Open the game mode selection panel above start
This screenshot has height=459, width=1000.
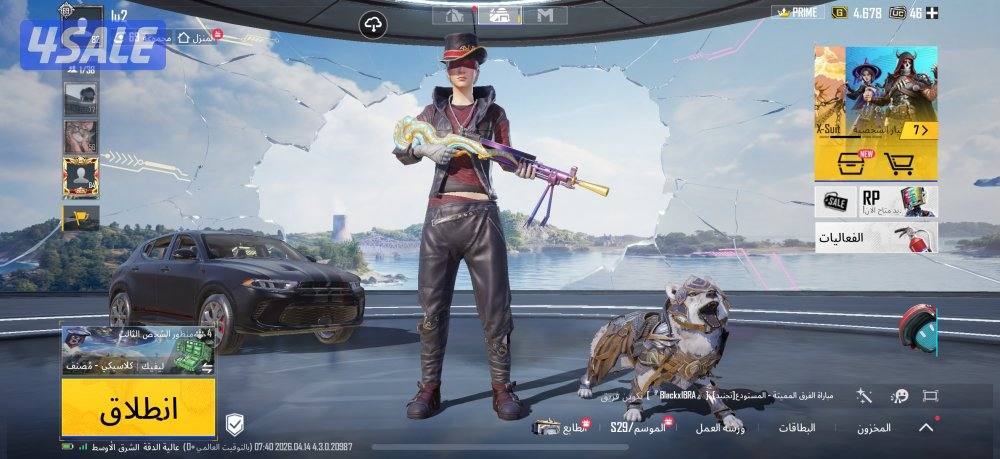[x=138, y=351]
